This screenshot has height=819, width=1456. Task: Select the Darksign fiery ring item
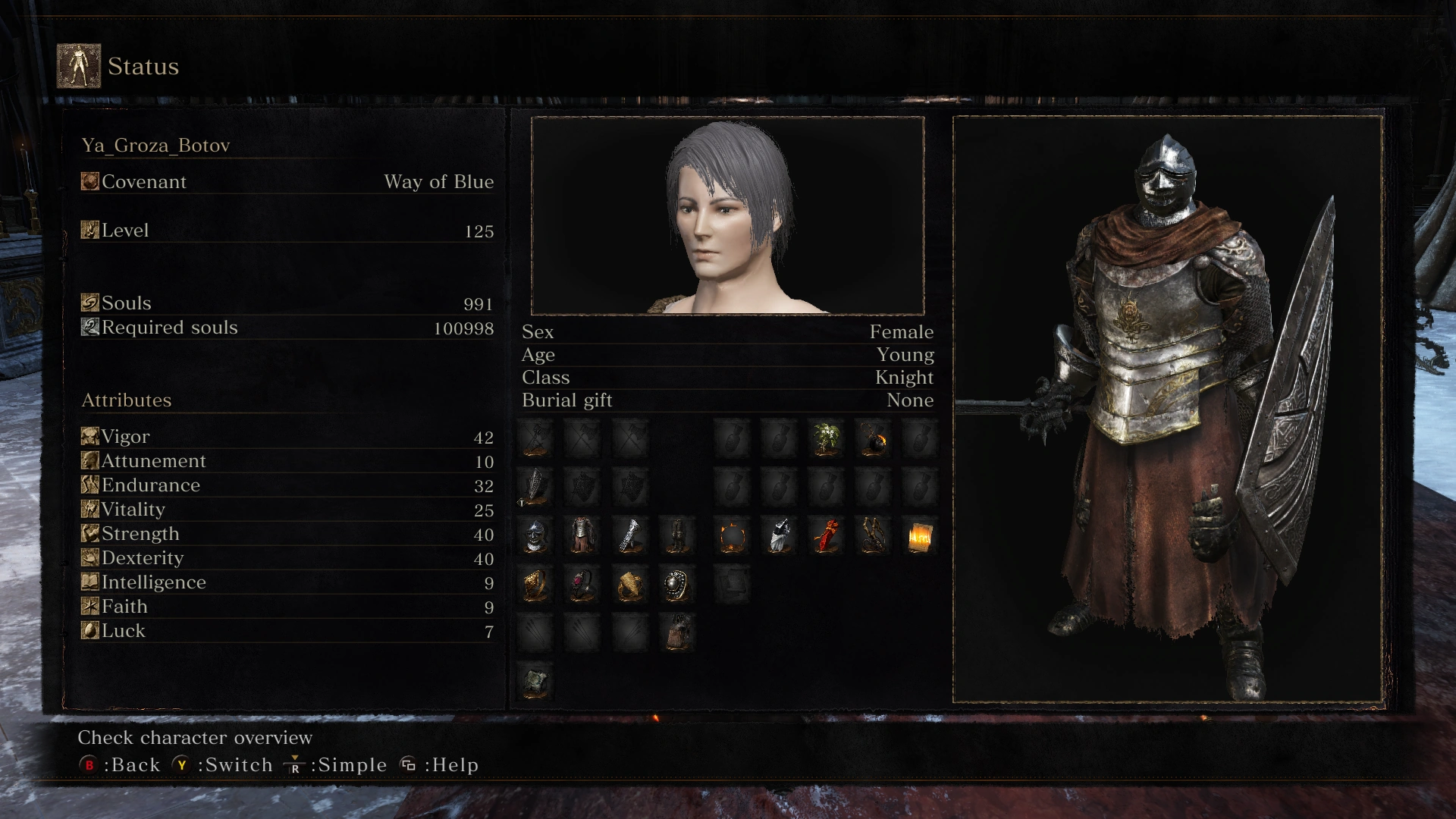[x=733, y=537]
